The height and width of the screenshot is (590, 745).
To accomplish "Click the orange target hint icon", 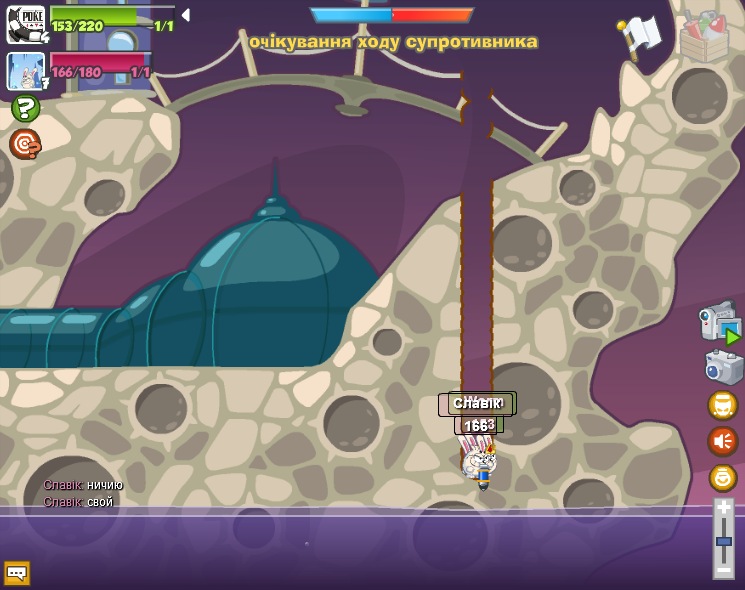I will pos(25,144).
